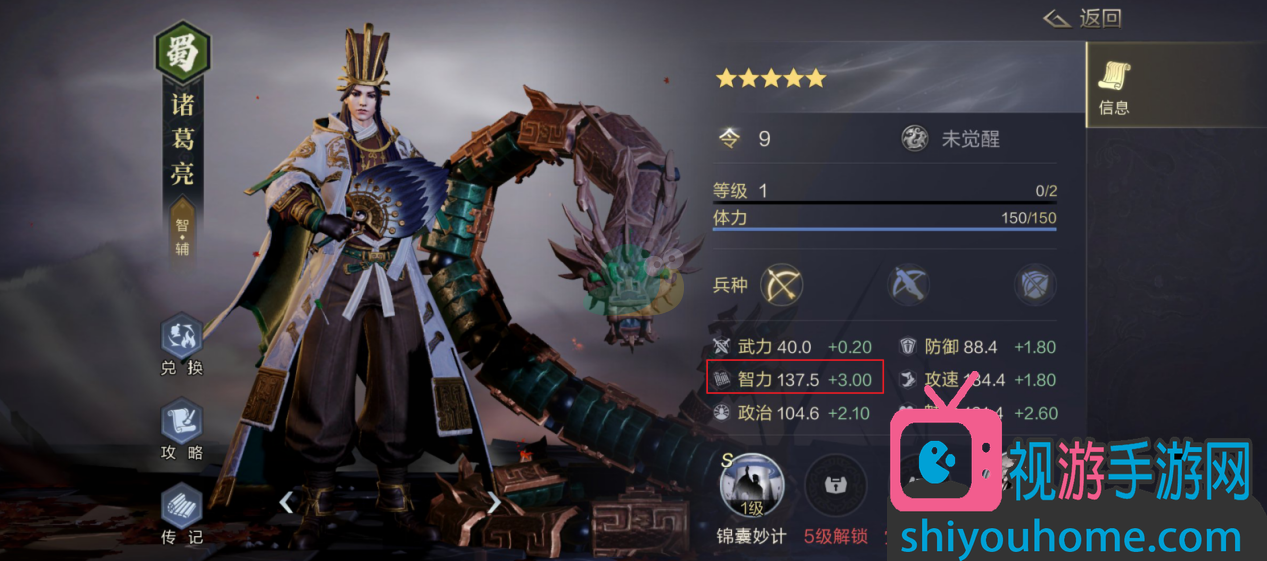Tap the 未觉醒 awakening status icon

click(x=915, y=139)
